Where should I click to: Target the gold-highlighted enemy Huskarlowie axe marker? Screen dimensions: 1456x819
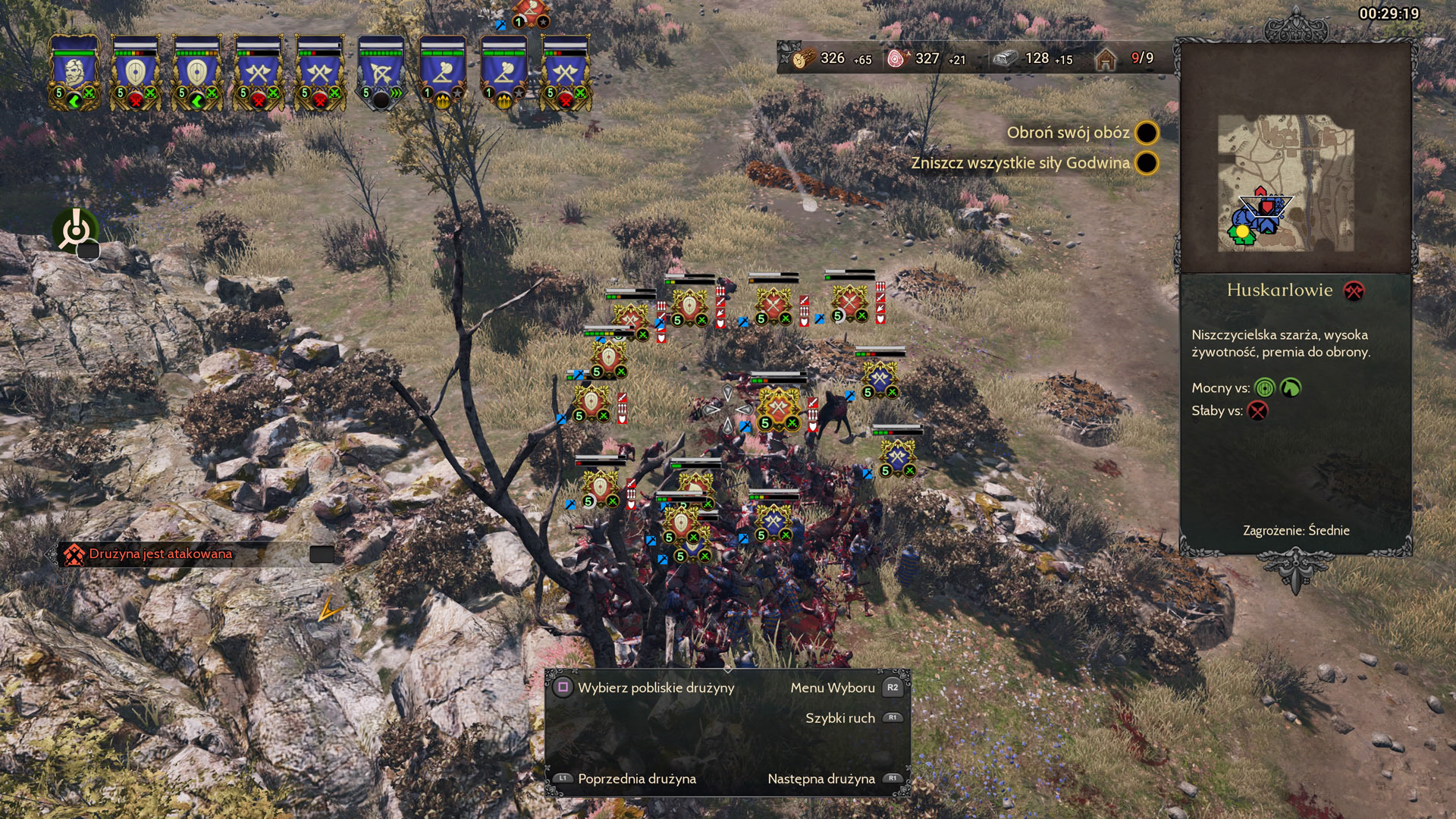coord(779,409)
